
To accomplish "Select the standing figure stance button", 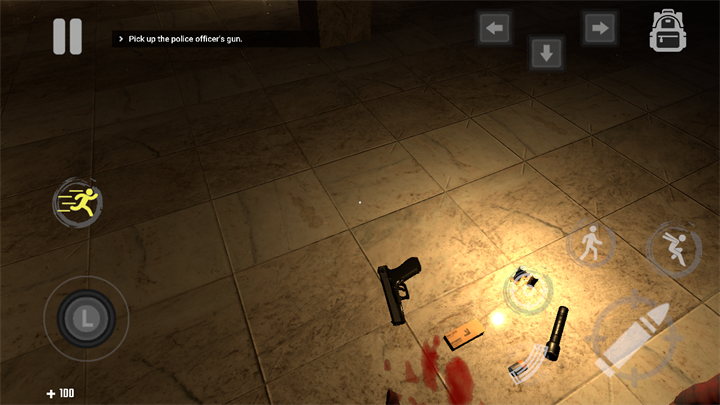I will (x=591, y=243).
